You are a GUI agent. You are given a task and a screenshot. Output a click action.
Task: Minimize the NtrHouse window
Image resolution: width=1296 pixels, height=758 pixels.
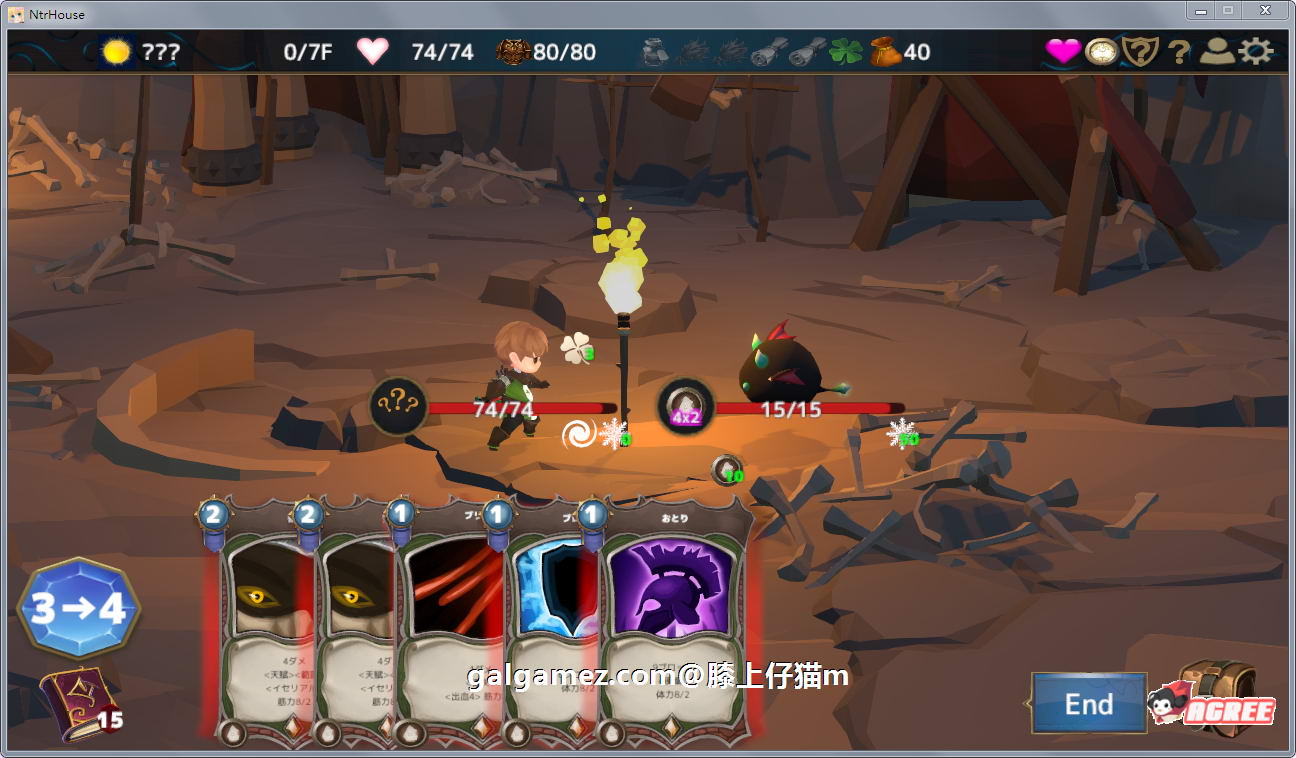(1200, 11)
